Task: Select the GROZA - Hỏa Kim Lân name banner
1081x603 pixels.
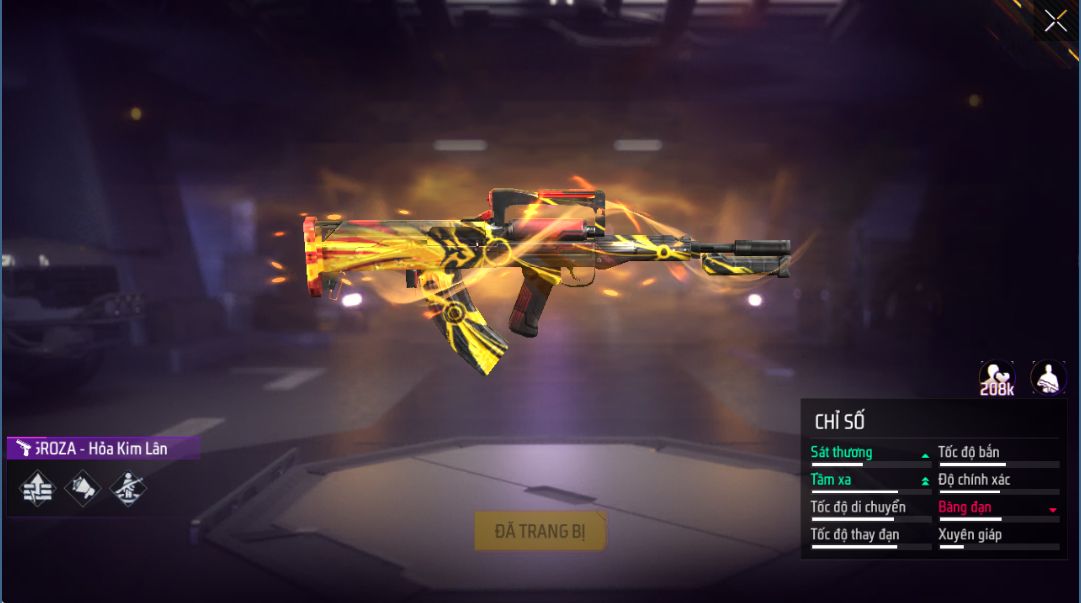Action: 103,449
